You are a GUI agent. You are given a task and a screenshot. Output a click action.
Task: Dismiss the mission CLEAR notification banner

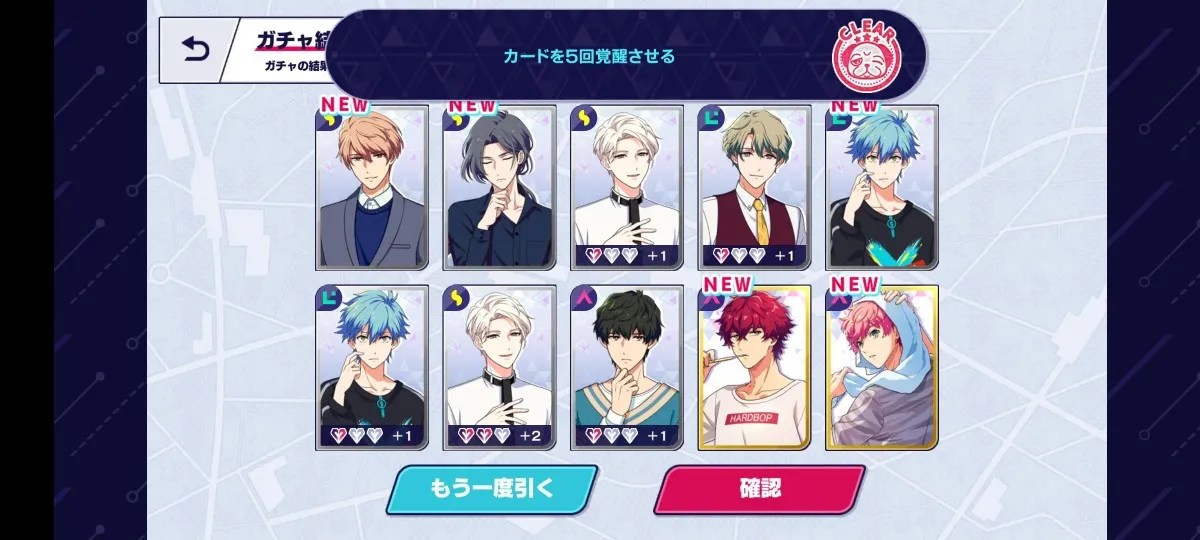(x=625, y=56)
